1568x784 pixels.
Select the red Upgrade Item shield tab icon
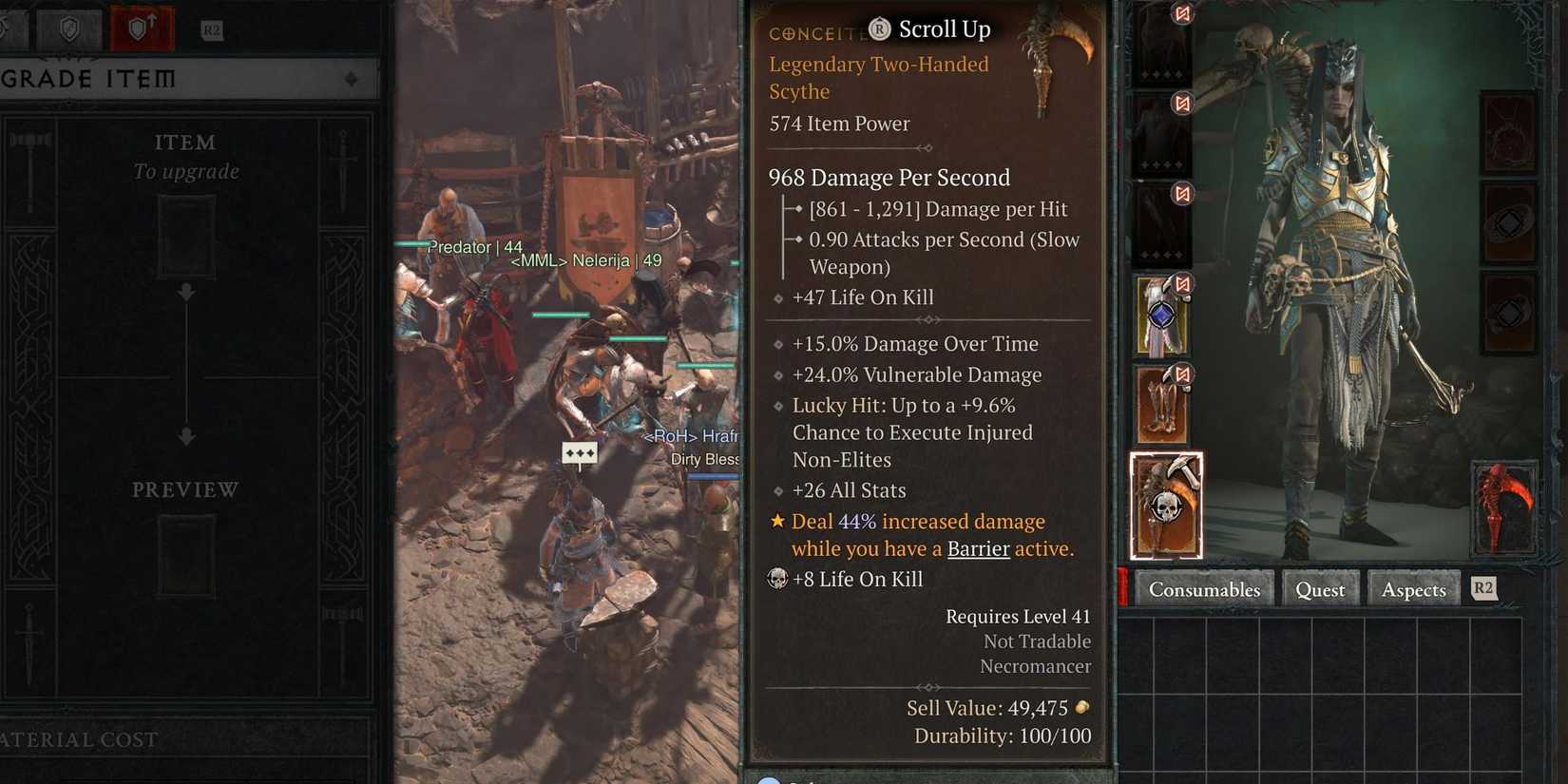[x=140, y=29]
